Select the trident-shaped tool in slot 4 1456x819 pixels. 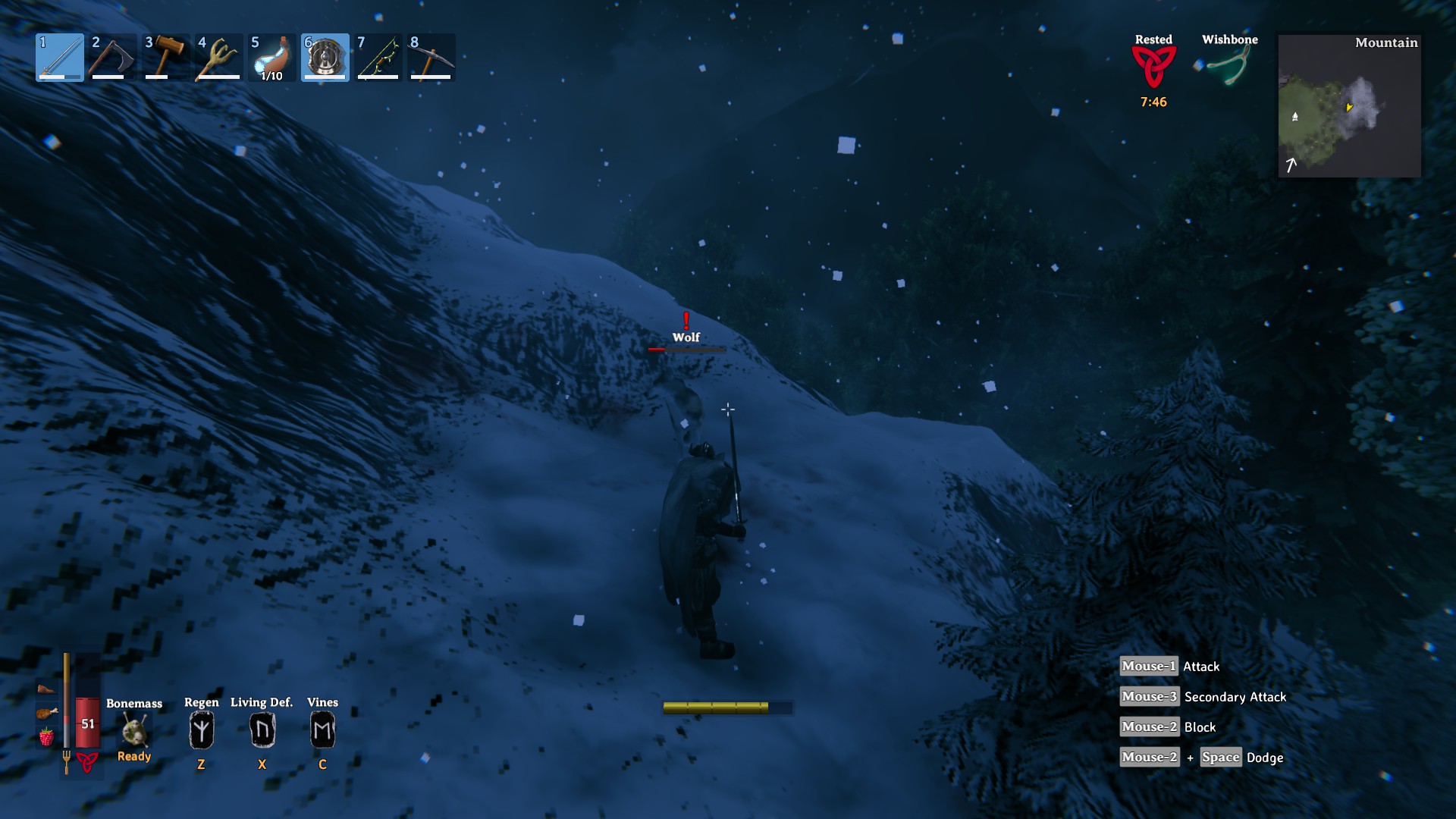[x=218, y=58]
